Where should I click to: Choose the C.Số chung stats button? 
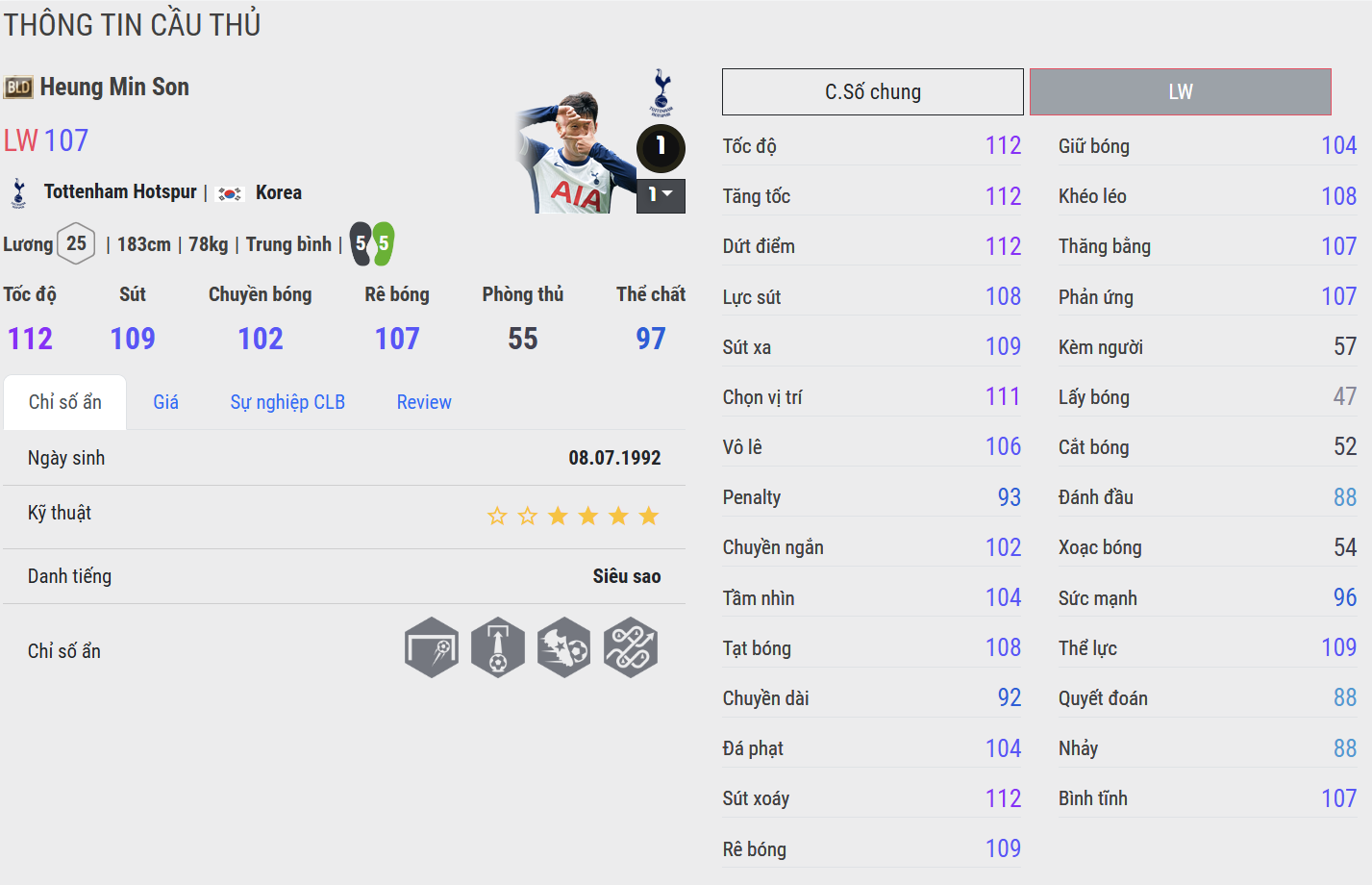872,92
